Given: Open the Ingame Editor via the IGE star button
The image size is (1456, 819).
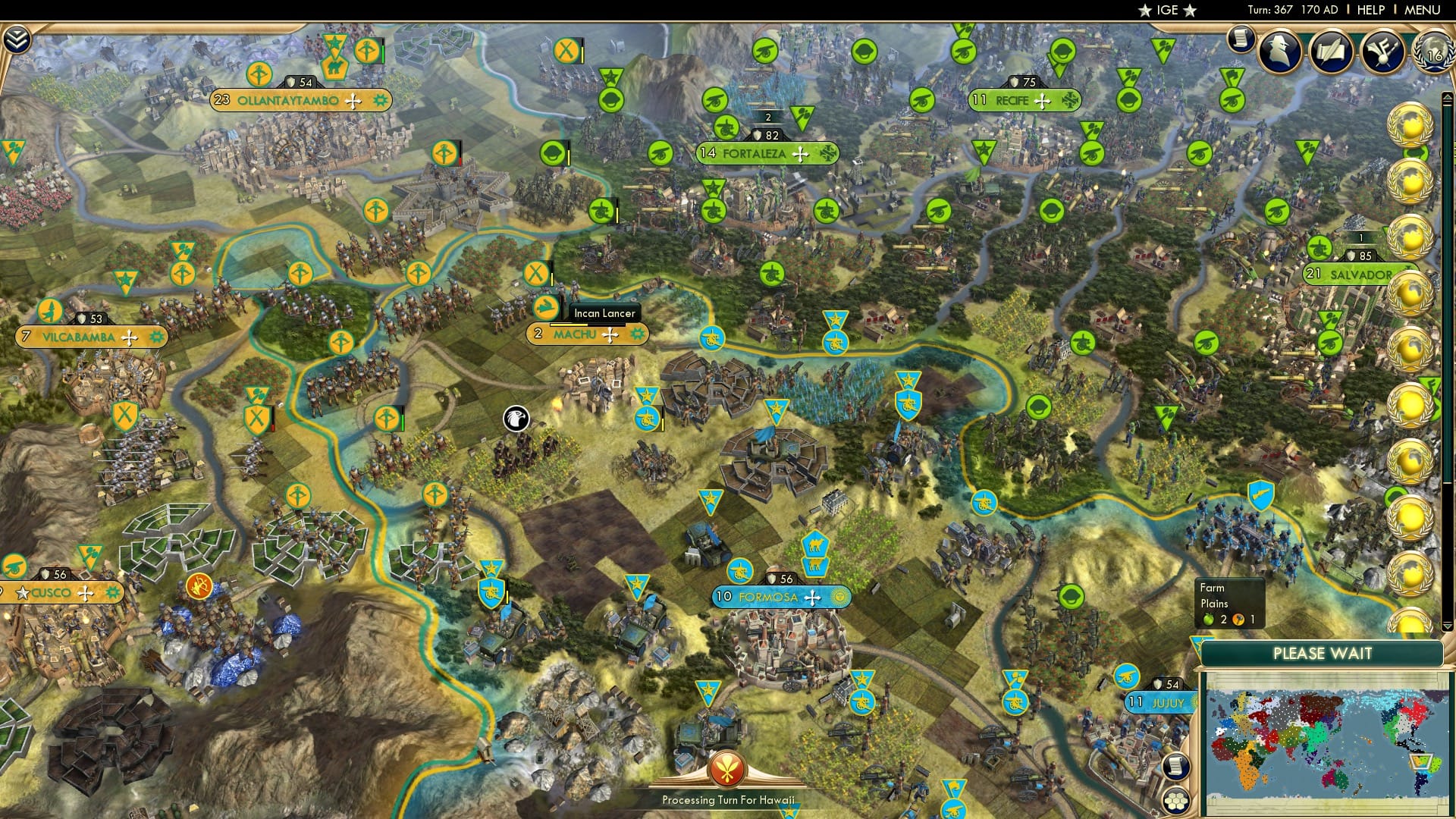Looking at the screenshot, I should click(x=1166, y=10).
